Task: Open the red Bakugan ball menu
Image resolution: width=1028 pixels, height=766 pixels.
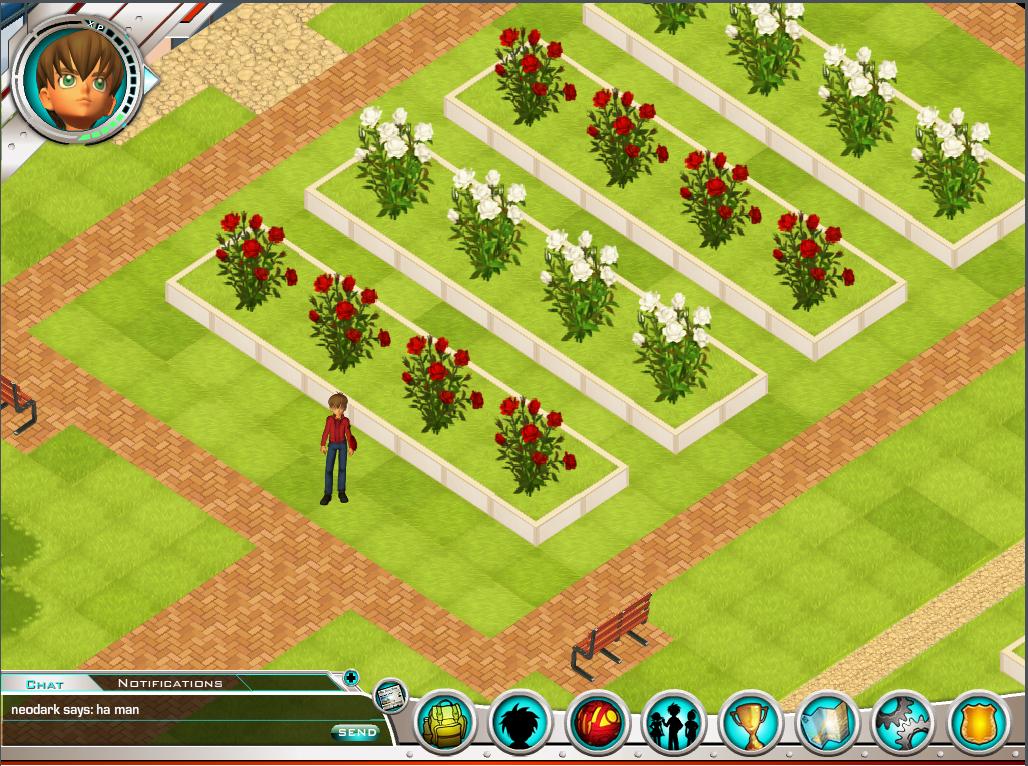Action: [x=597, y=722]
